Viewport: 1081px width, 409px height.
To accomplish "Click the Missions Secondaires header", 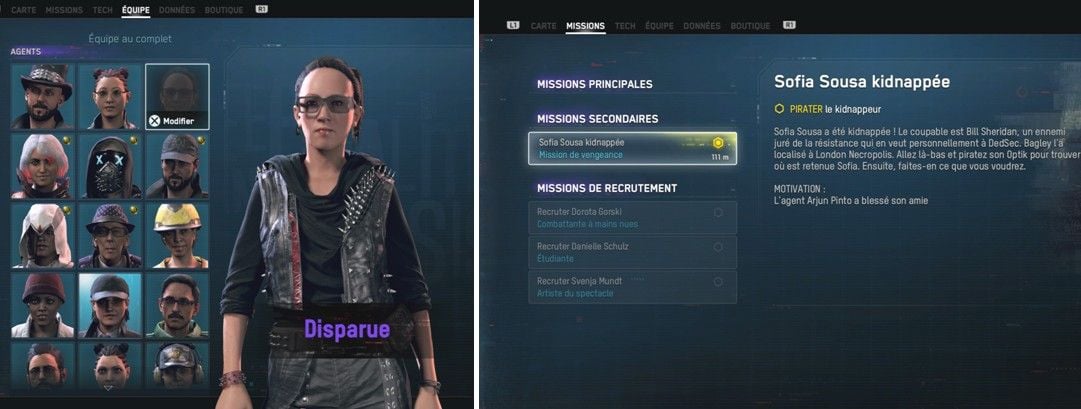I will [597, 119].
